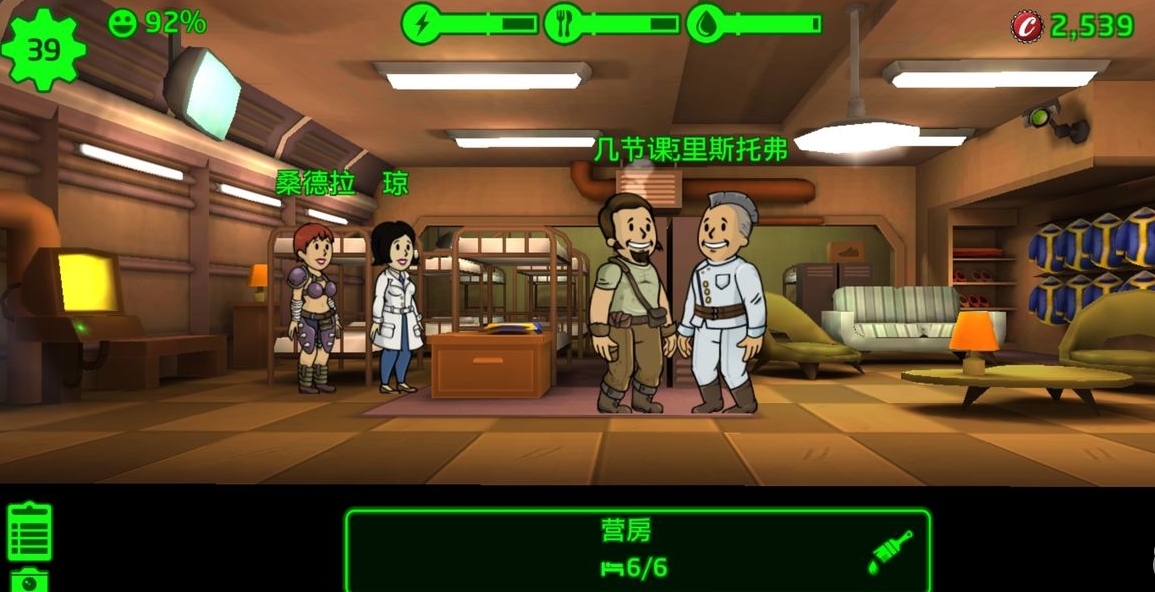Open the room theme paintbrush
Viewport: 1155px width, 592px height.
coord(889,551)
